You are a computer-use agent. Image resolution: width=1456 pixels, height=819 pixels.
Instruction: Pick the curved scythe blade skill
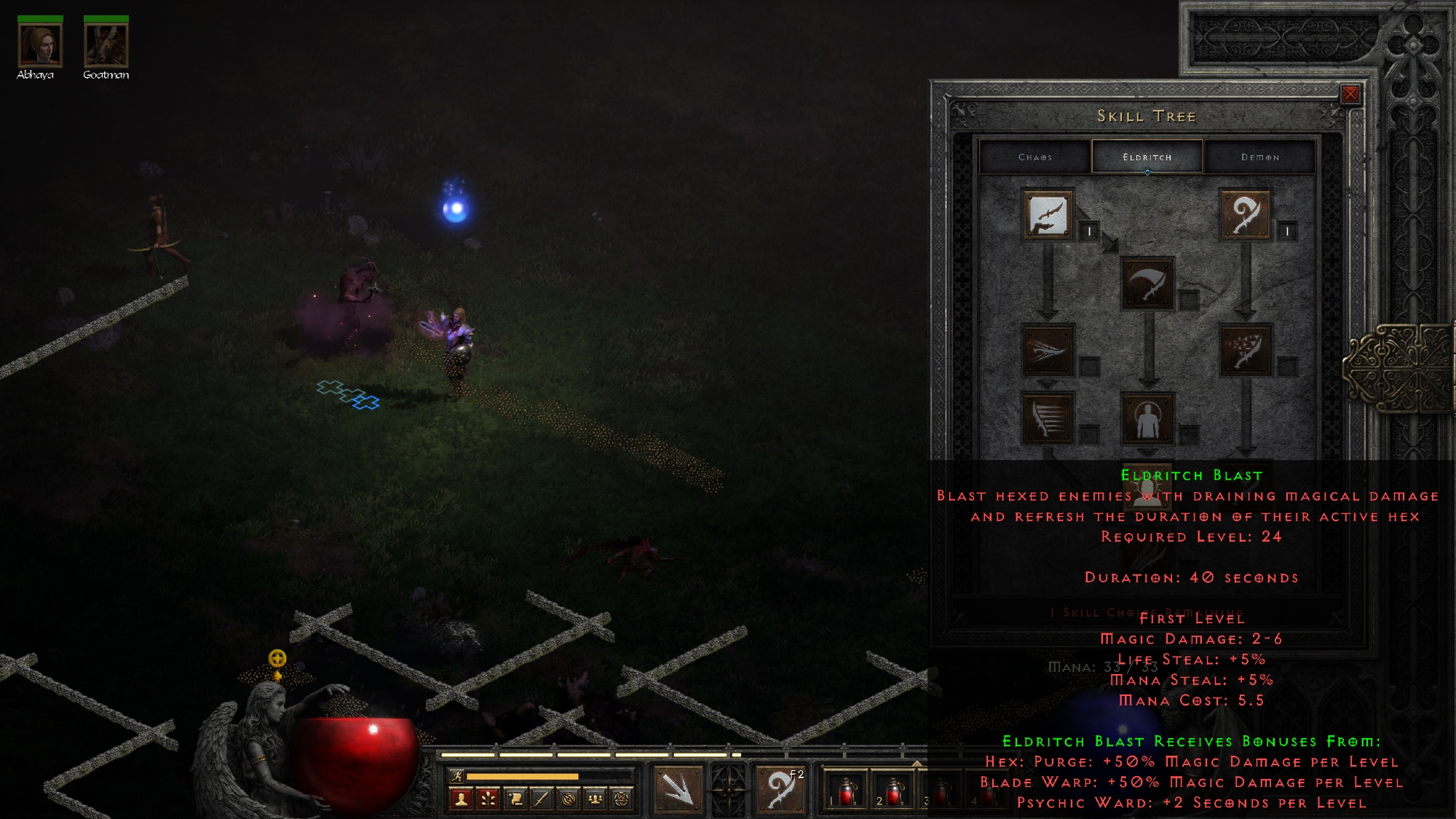[1147, 282]
